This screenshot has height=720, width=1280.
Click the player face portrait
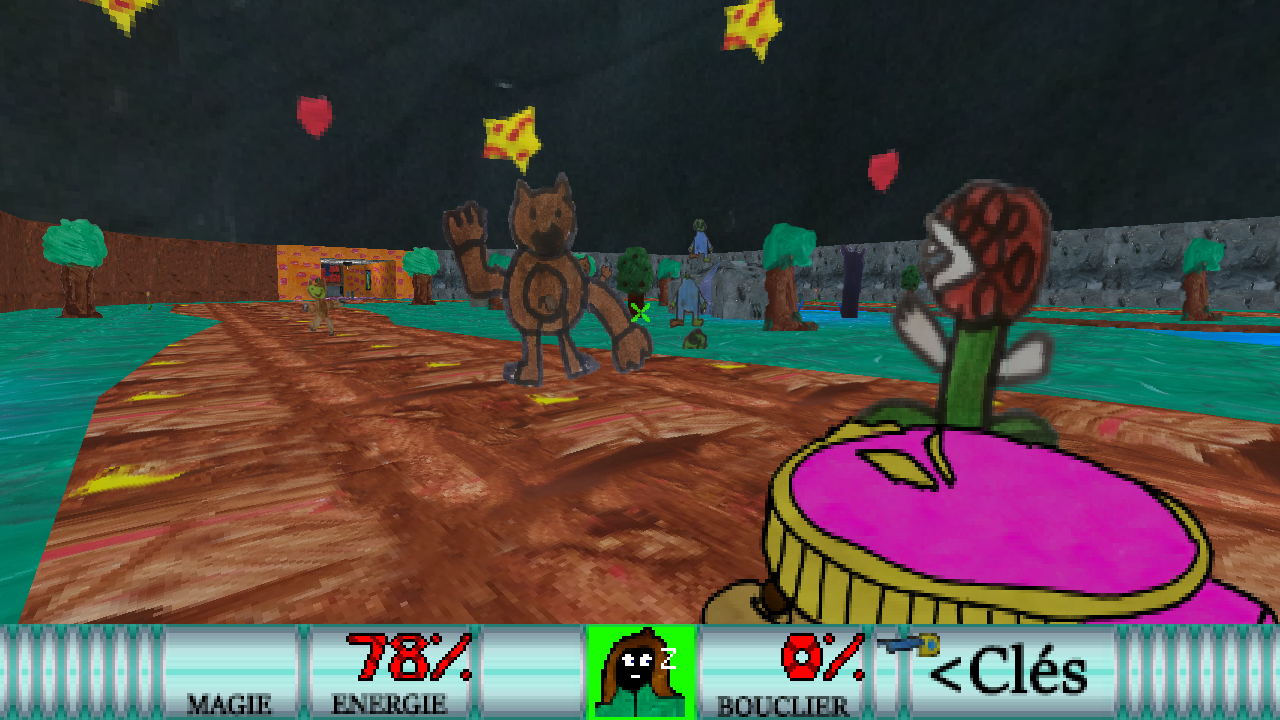coord(640,671)
